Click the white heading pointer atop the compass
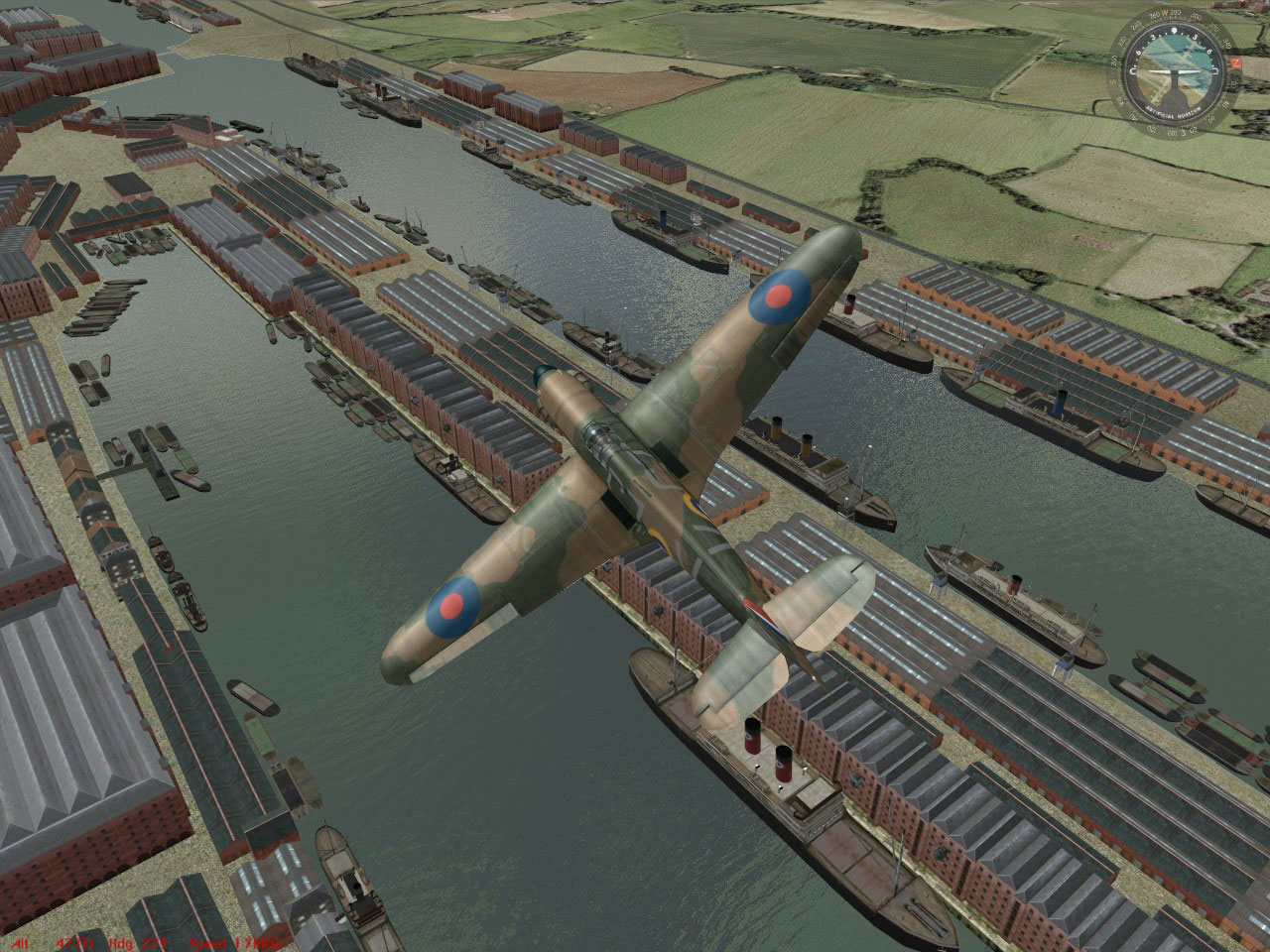Viewport: 1270px width, 952px height. 1174,31
